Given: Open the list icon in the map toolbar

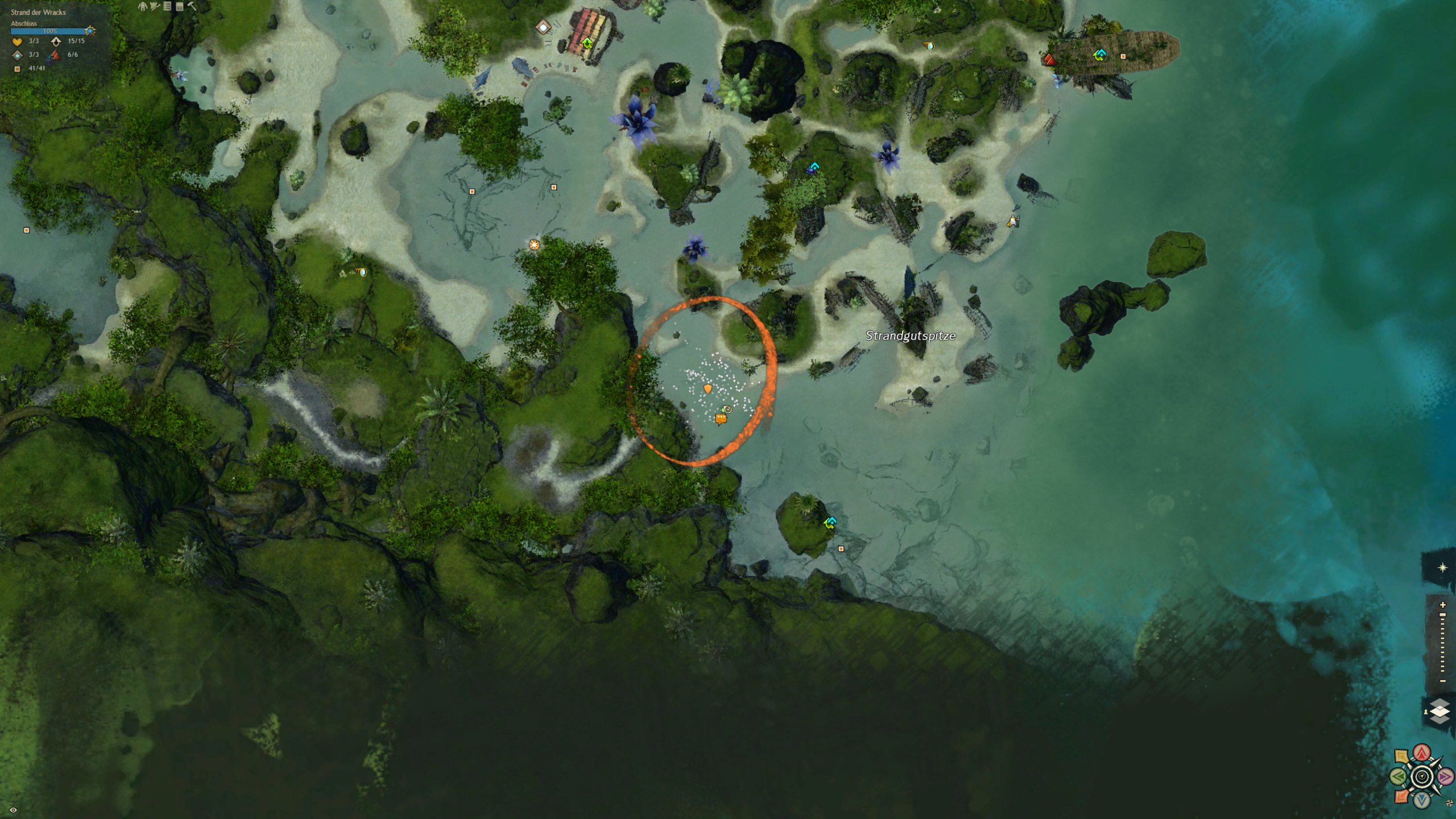Looking at the screenshot, I should (167, 6).
